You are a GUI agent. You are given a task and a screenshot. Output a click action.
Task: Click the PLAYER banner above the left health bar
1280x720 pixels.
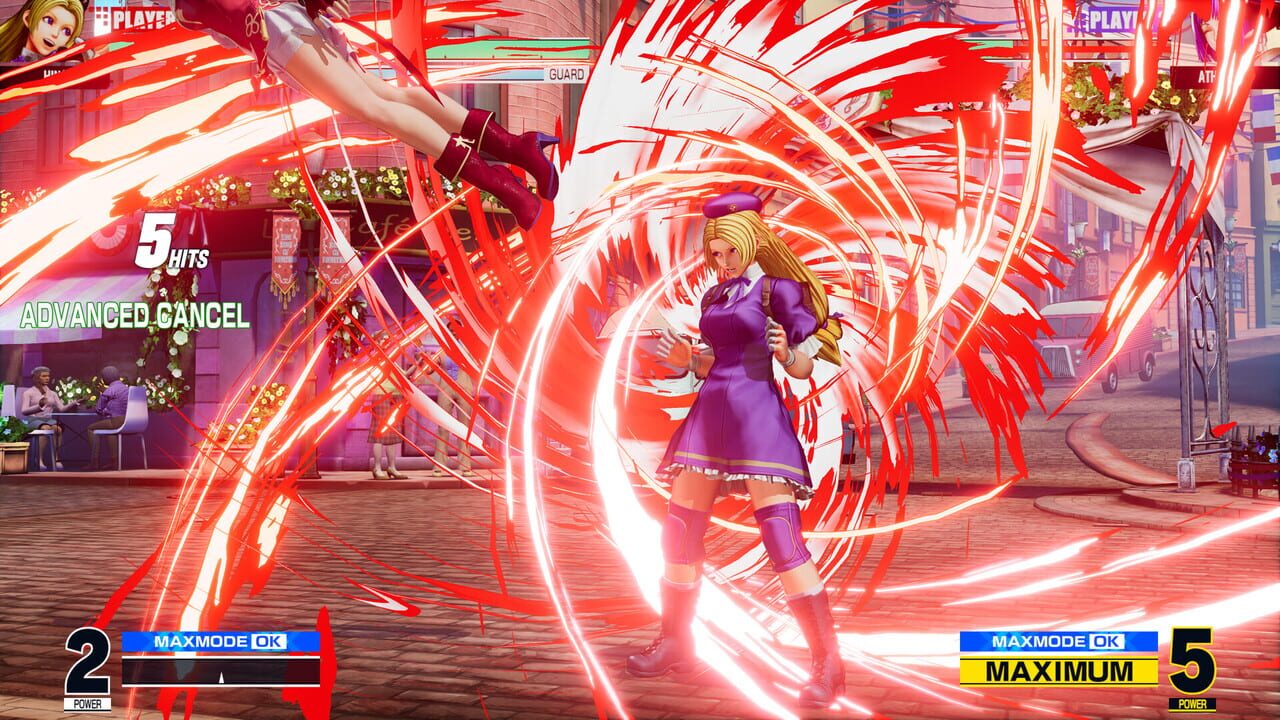(143, 18)
